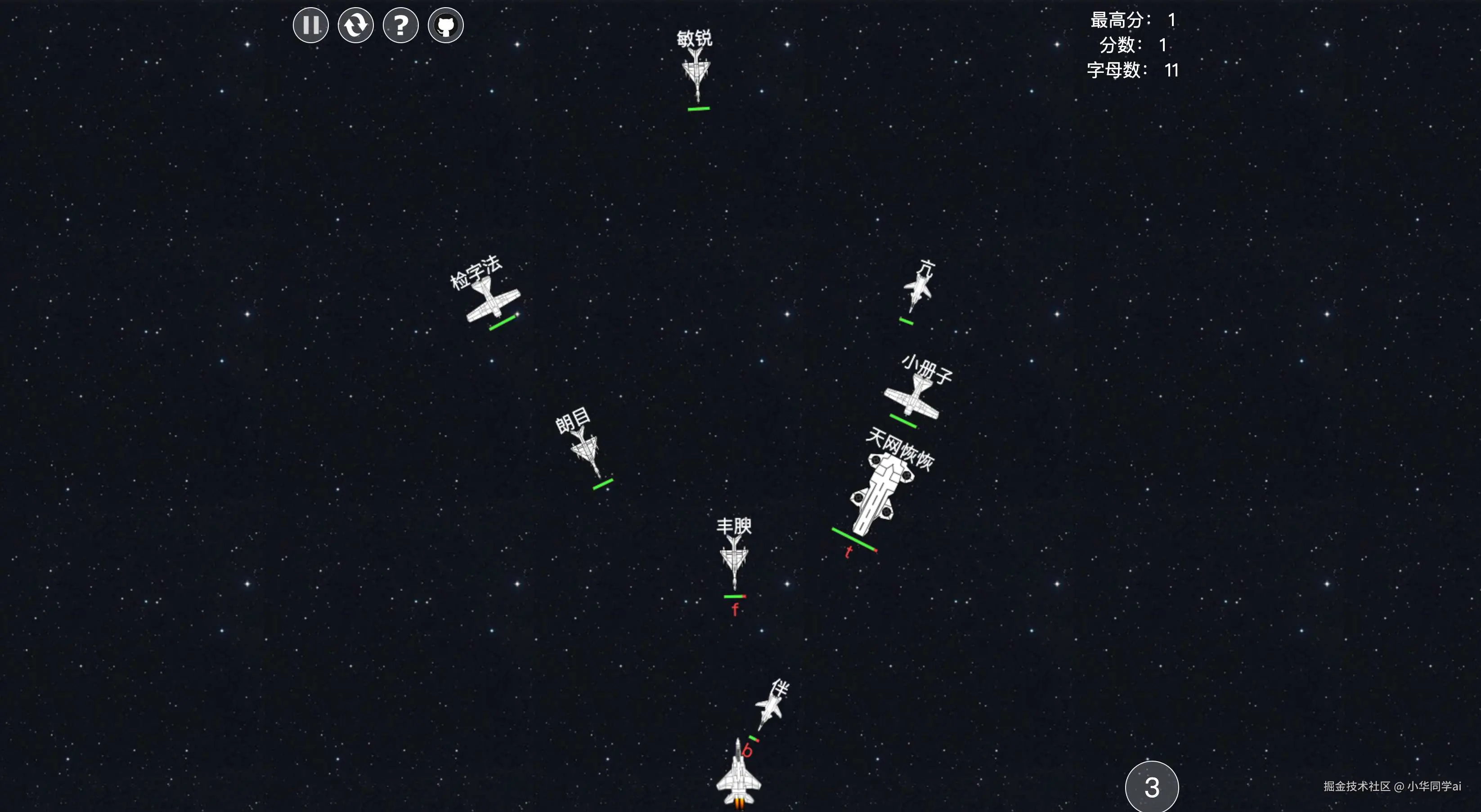Screen dimensions: 1481x812
Task: Open the GitHub repository icon
Action: pos(445,25)
